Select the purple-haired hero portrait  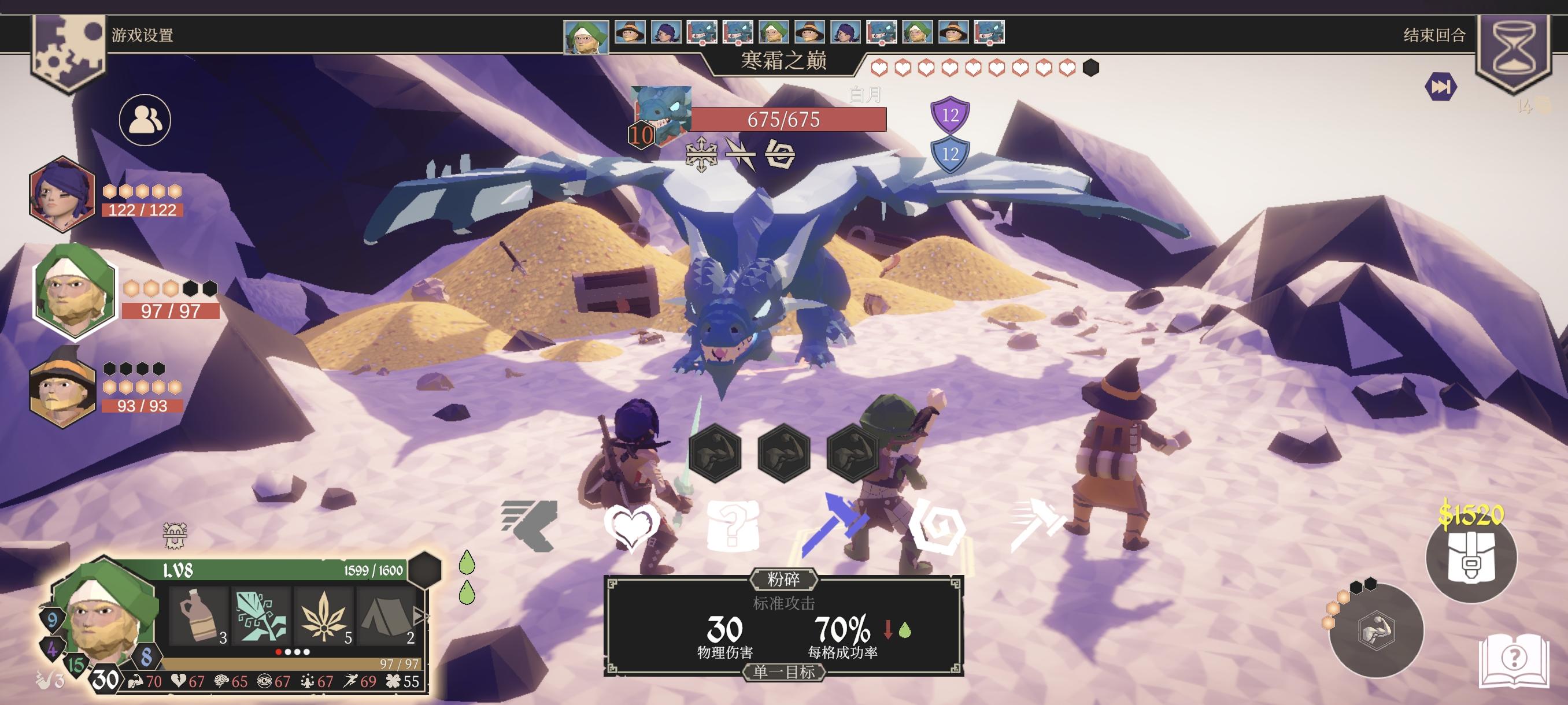tap(62, 194)
